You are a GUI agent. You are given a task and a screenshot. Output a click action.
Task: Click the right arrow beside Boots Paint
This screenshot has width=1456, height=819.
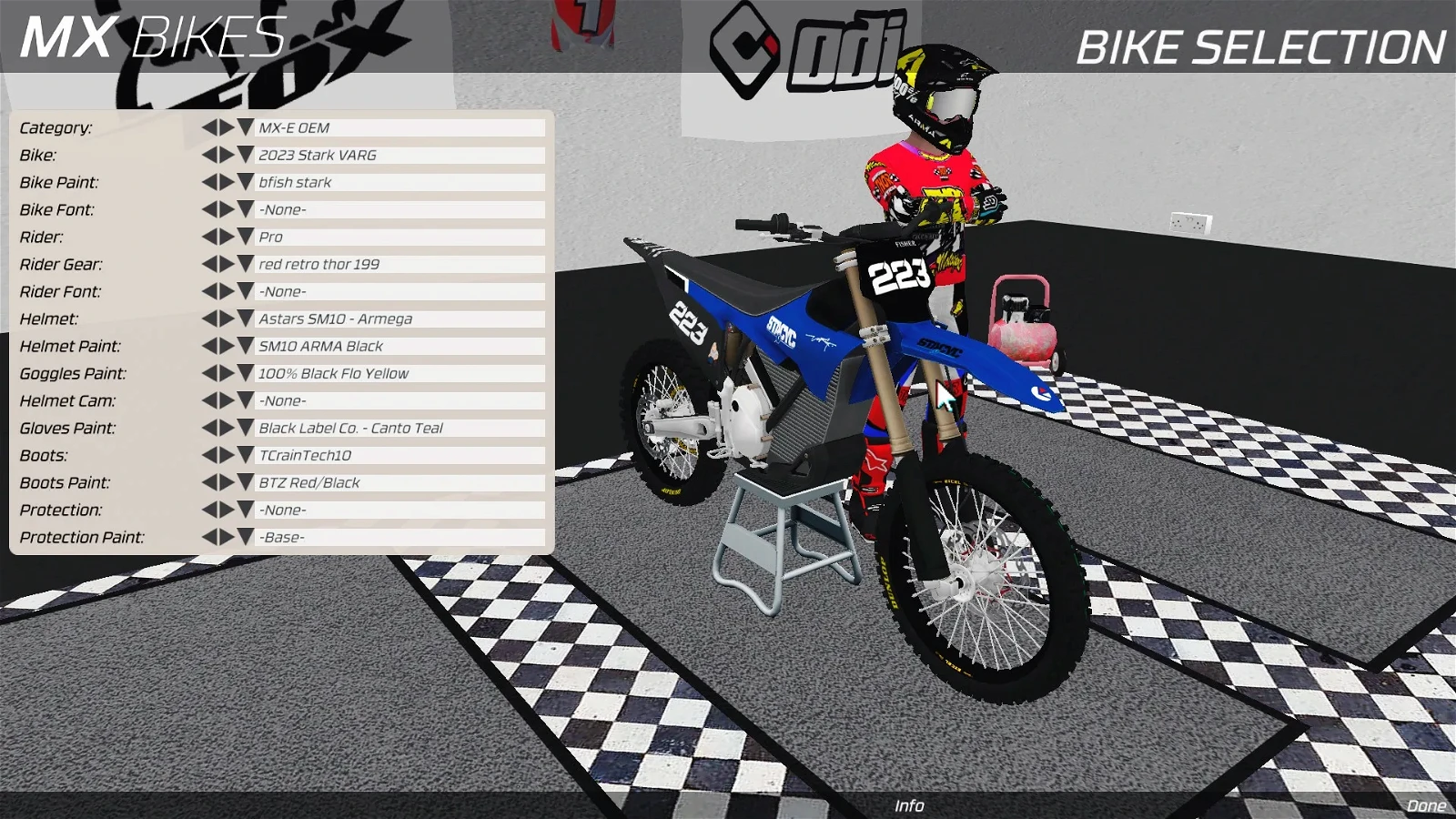[x=226, y=482]
